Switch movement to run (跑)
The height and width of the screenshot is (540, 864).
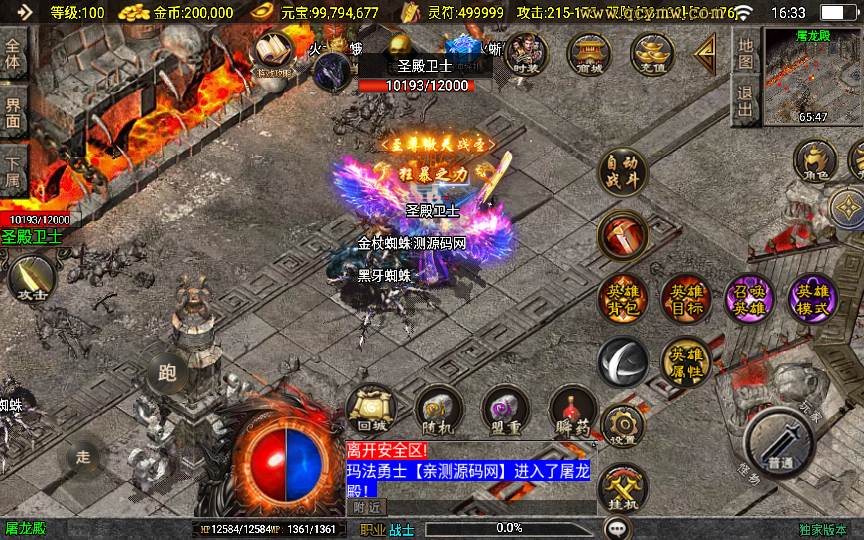167,374
